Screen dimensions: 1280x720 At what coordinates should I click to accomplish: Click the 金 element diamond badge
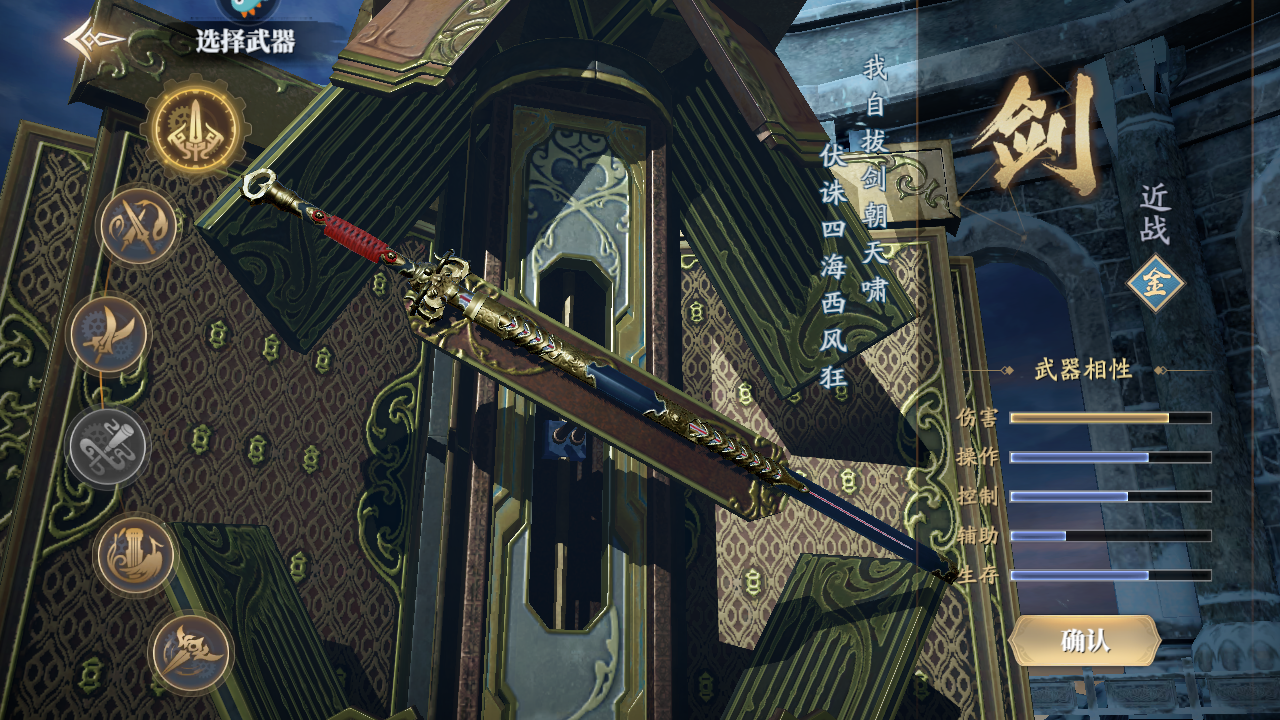point(1155,284)
